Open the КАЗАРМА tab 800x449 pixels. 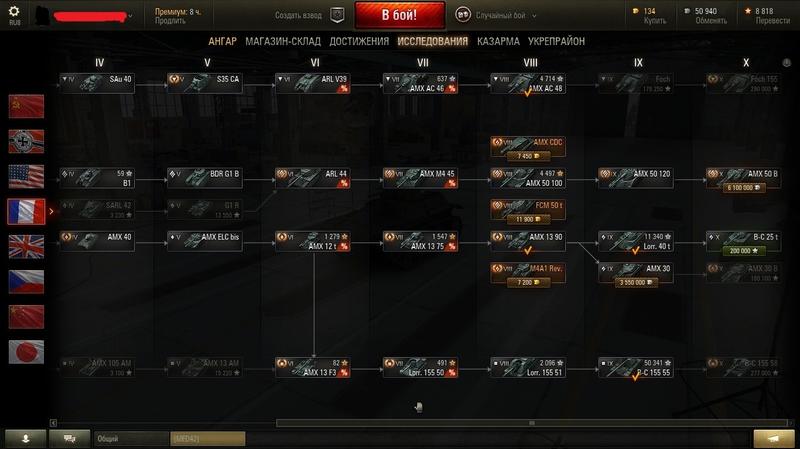498,41
